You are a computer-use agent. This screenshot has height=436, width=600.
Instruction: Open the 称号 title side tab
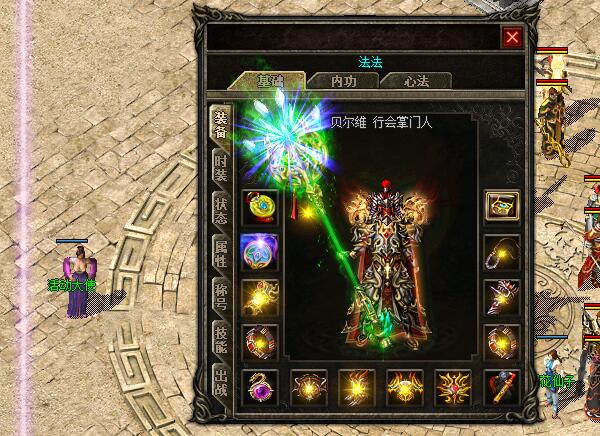coord(220,297)
